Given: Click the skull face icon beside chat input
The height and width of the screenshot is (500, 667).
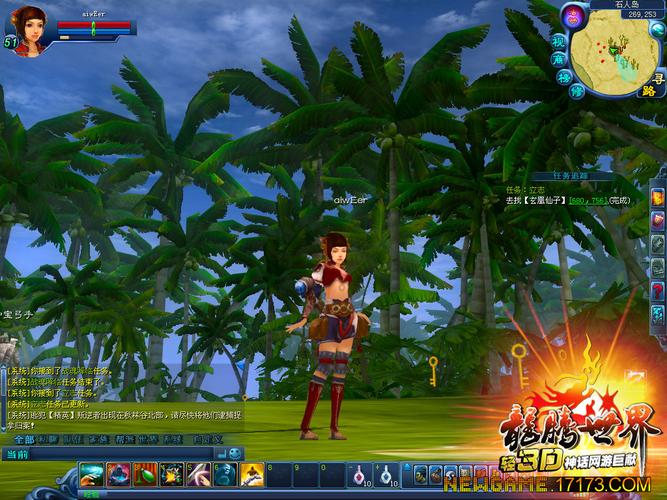Looking at the screenshot, I should [x=235, y=454].
